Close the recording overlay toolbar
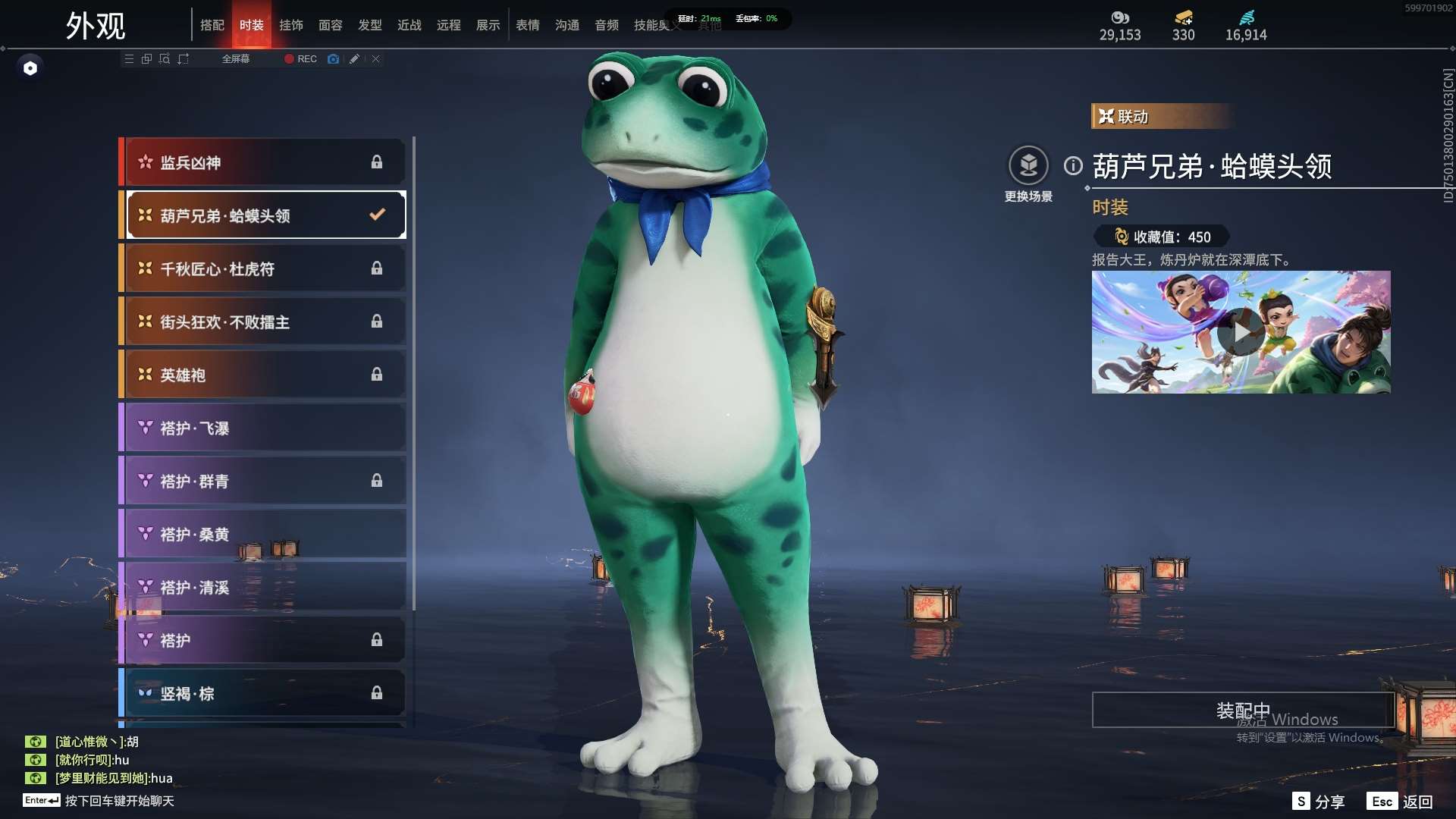 (375, 59)
